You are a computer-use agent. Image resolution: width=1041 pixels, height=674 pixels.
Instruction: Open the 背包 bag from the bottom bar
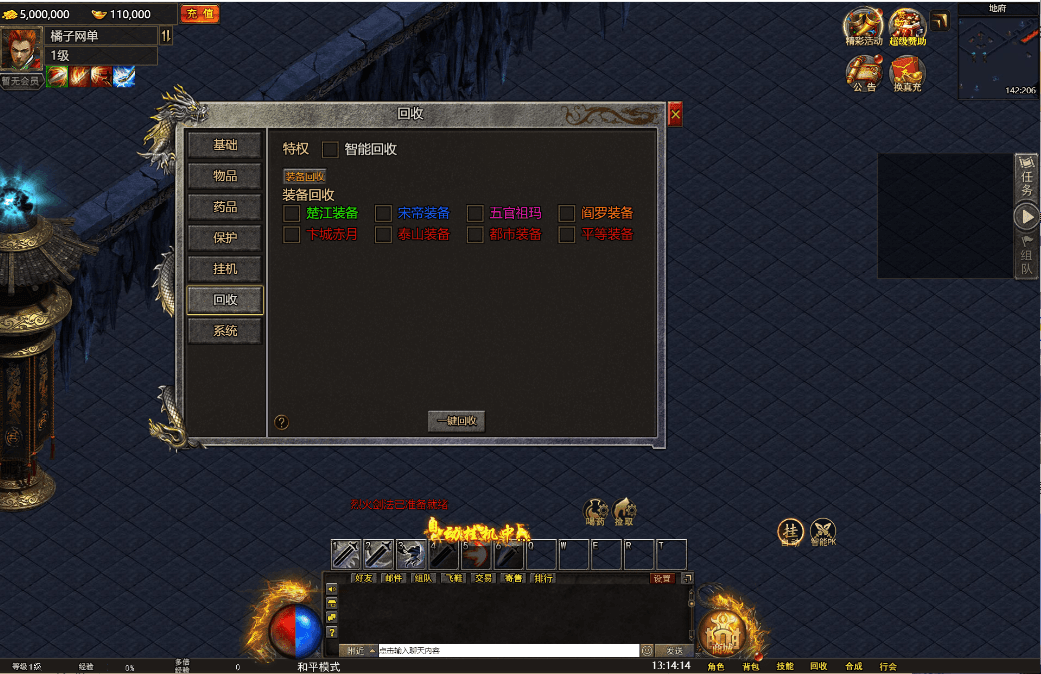pyautogui.click(x=750, y=666)
